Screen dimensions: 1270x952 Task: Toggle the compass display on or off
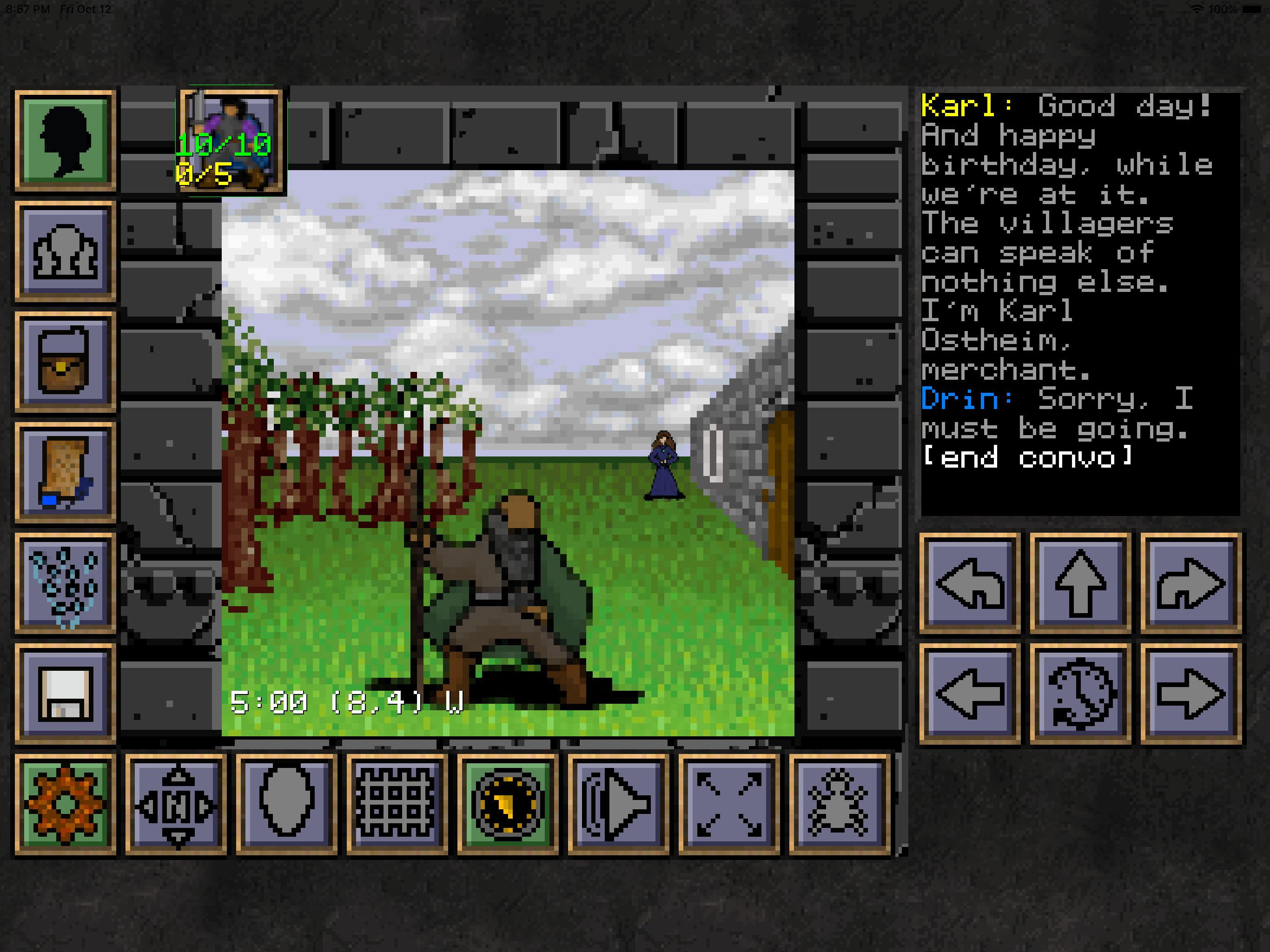(507, 804)
